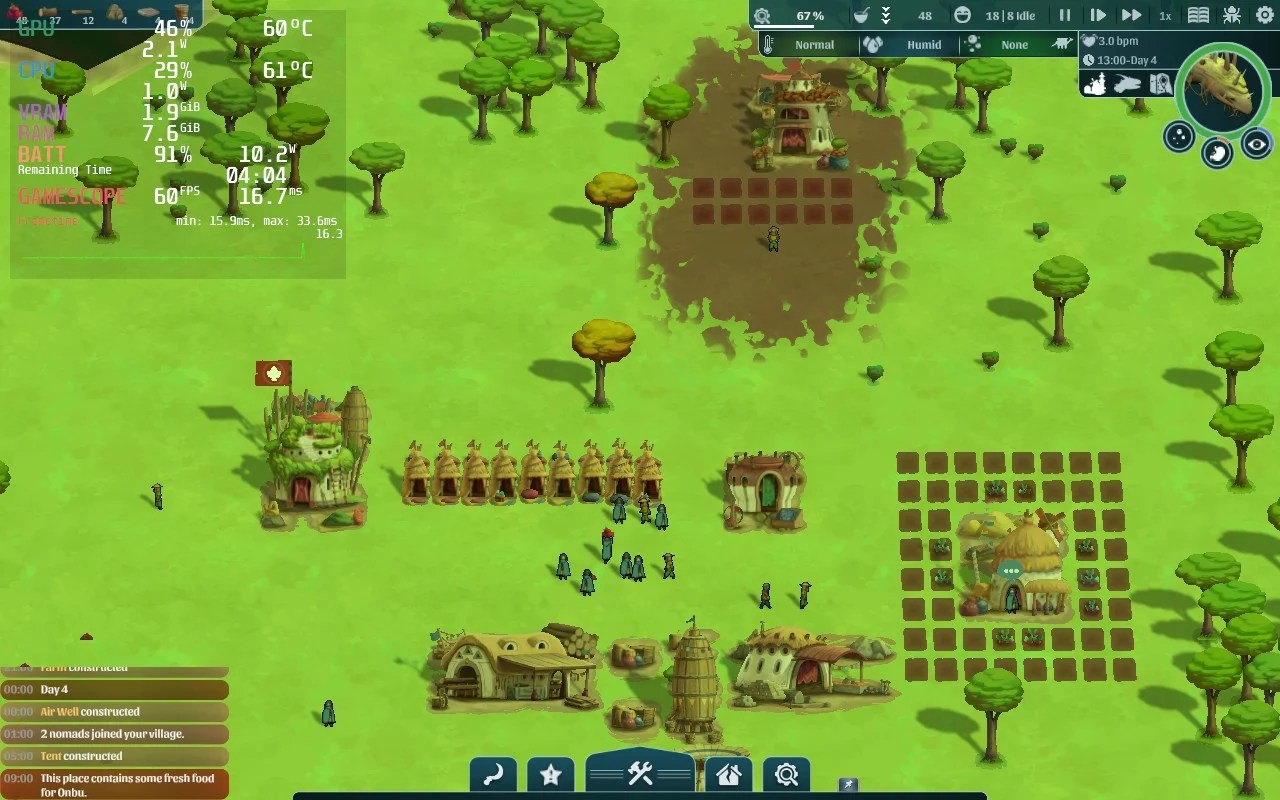This screenshot has height=800, width=1280.
Task: Click the Air Well constructed notification
Action: tap(115, 711)
